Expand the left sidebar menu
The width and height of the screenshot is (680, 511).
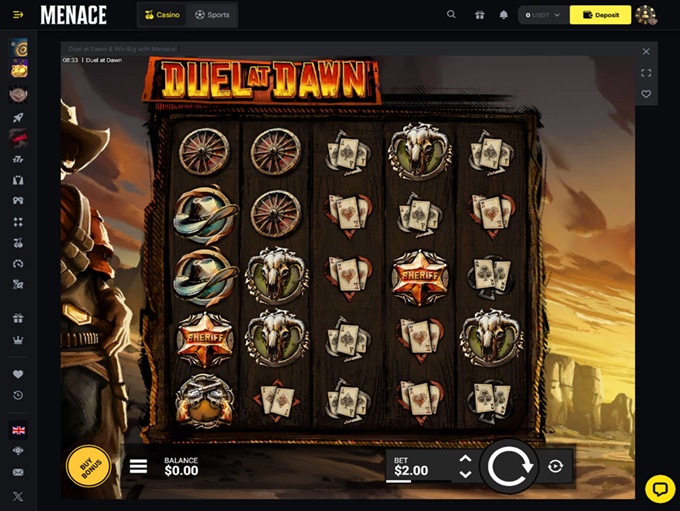pyautogui.click(x=18, y=15)
